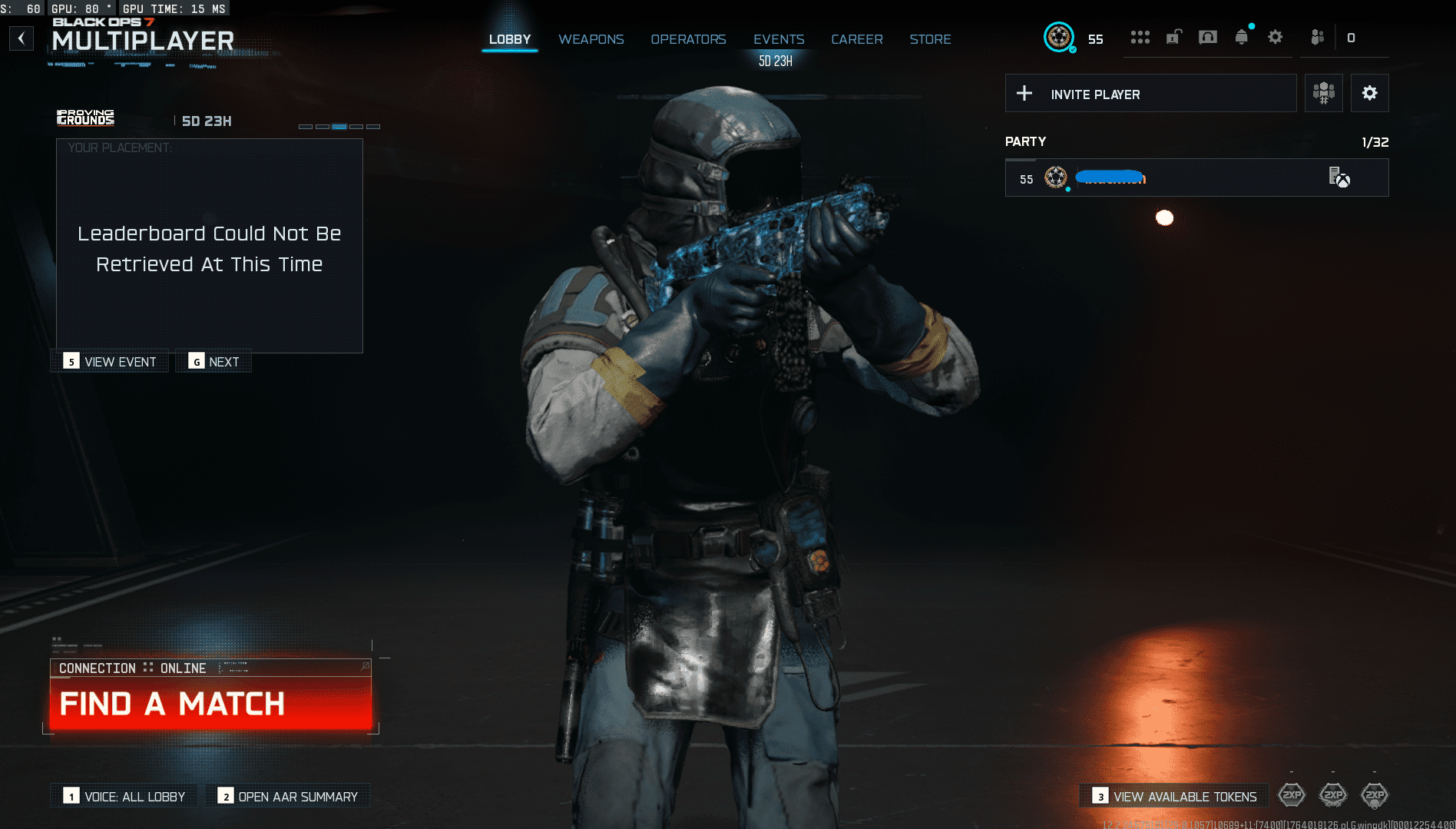This screenshot has width=1456, height=829.
Task: Open notifications via the bell icon
Action: pyautogui.click(x=1241, y=36)
